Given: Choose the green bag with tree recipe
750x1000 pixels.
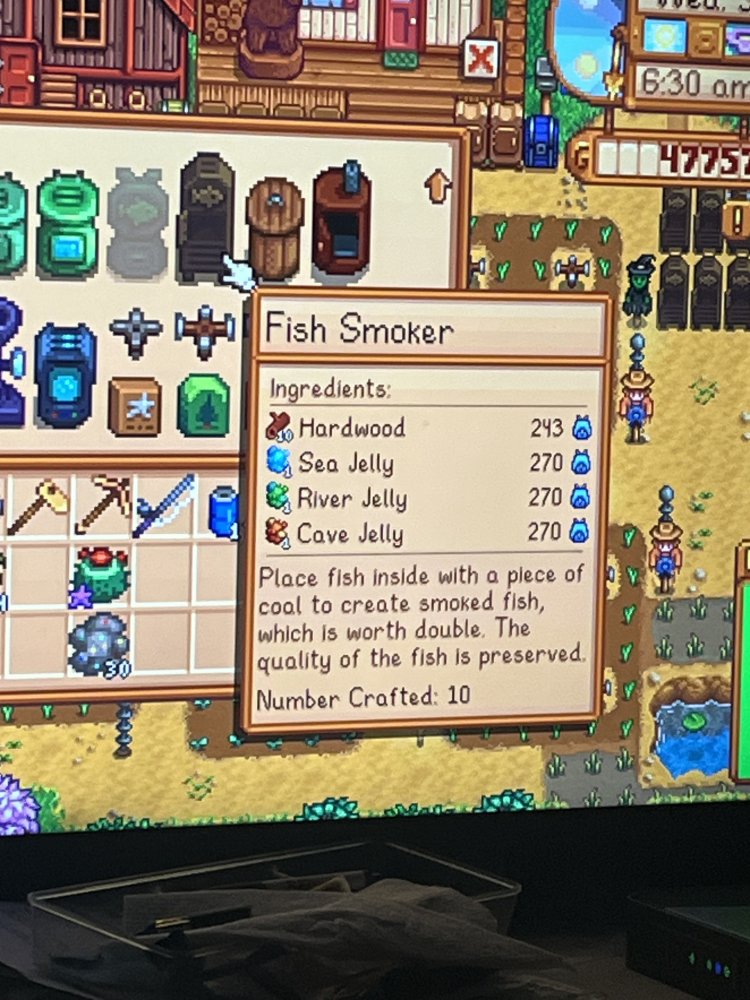Looking at the screenshot, I should 204,405.
